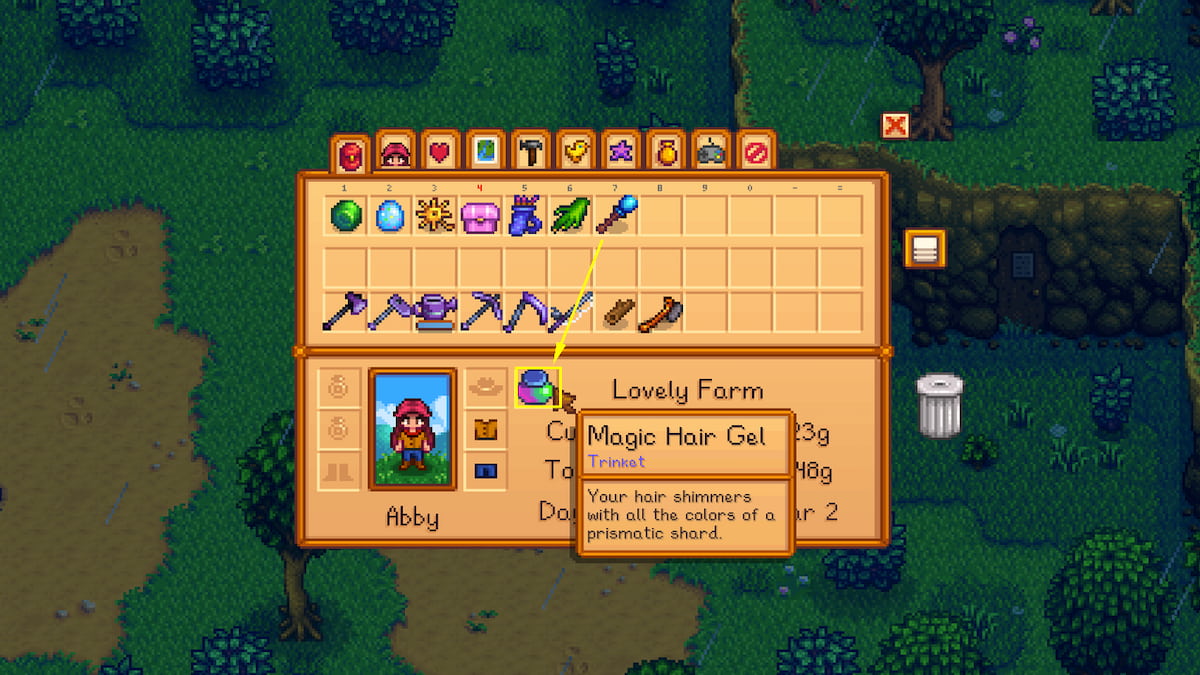Open the Powers tab with the purple star
Image resolution: width=1200 pixels, height=675 pixels.
pos(621,153)
